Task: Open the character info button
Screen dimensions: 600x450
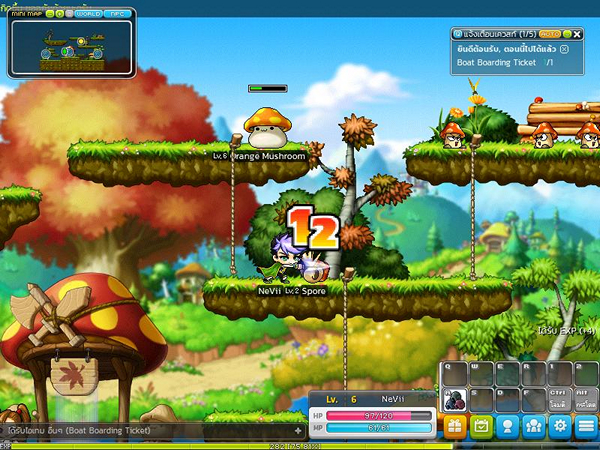Action: click(508, 427)
